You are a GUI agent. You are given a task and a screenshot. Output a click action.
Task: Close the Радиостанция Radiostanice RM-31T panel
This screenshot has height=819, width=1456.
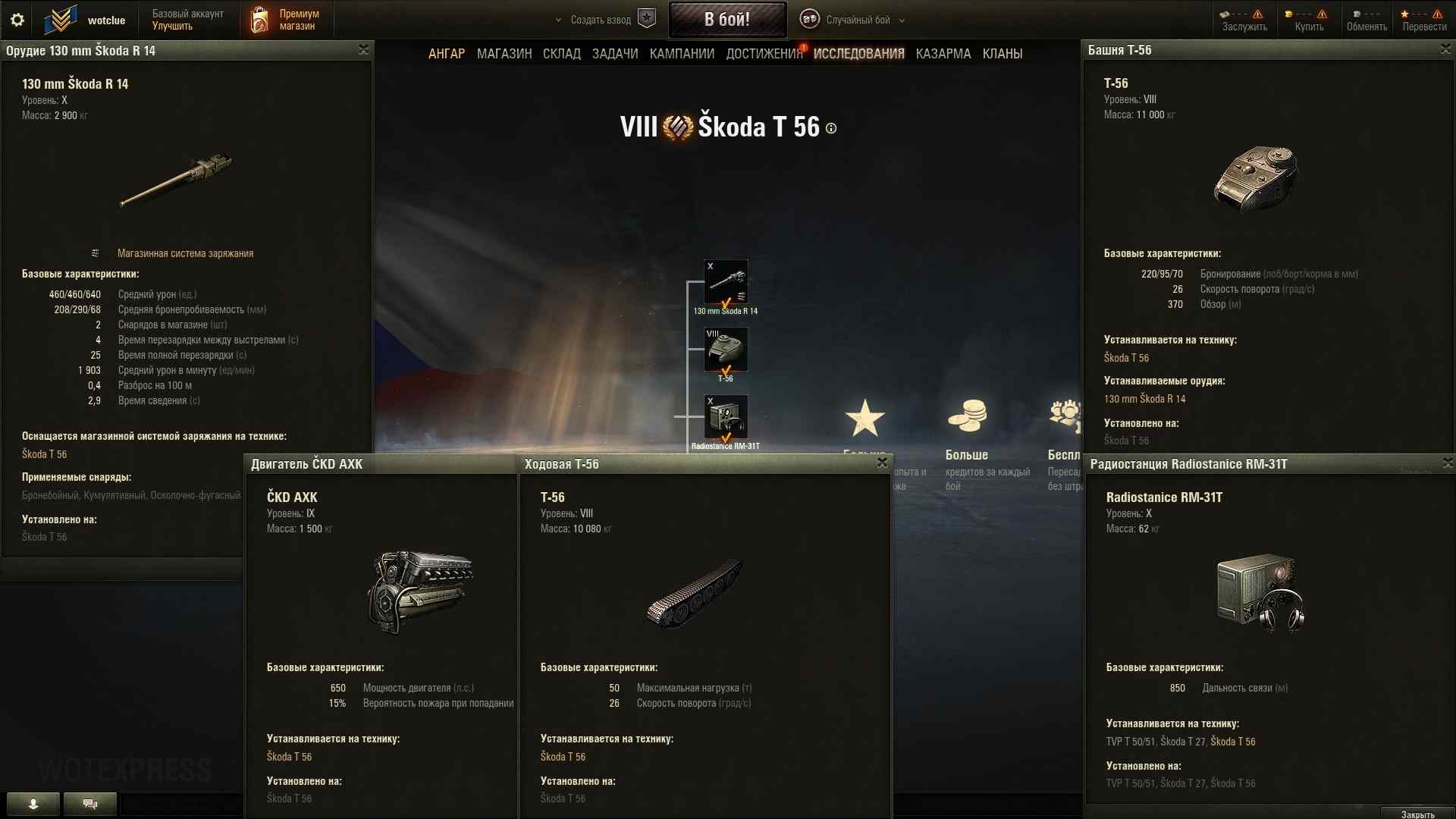pyautogui.click(x=1448, y=463)
